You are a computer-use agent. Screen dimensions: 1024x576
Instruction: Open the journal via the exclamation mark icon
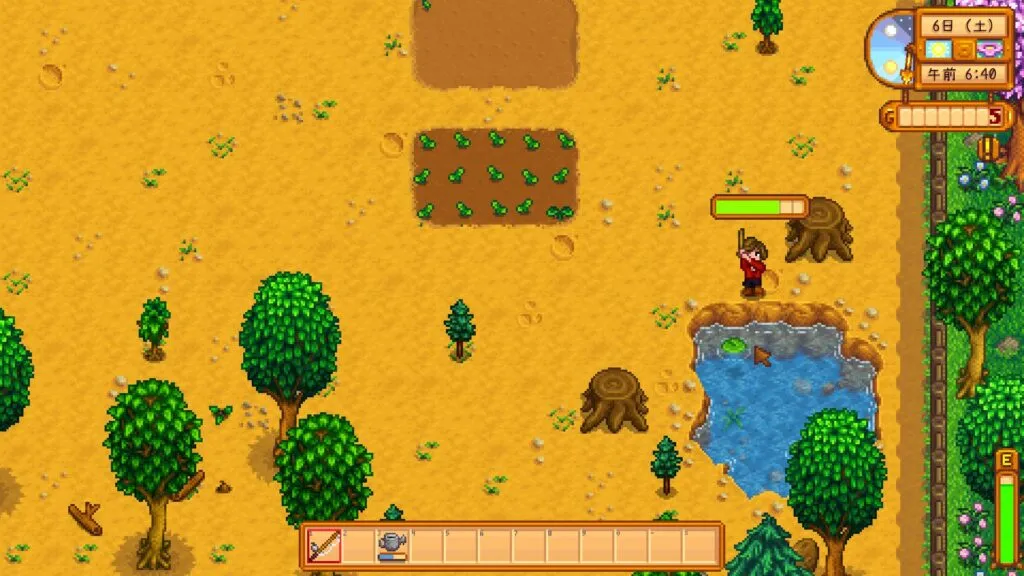click(989, 148)
